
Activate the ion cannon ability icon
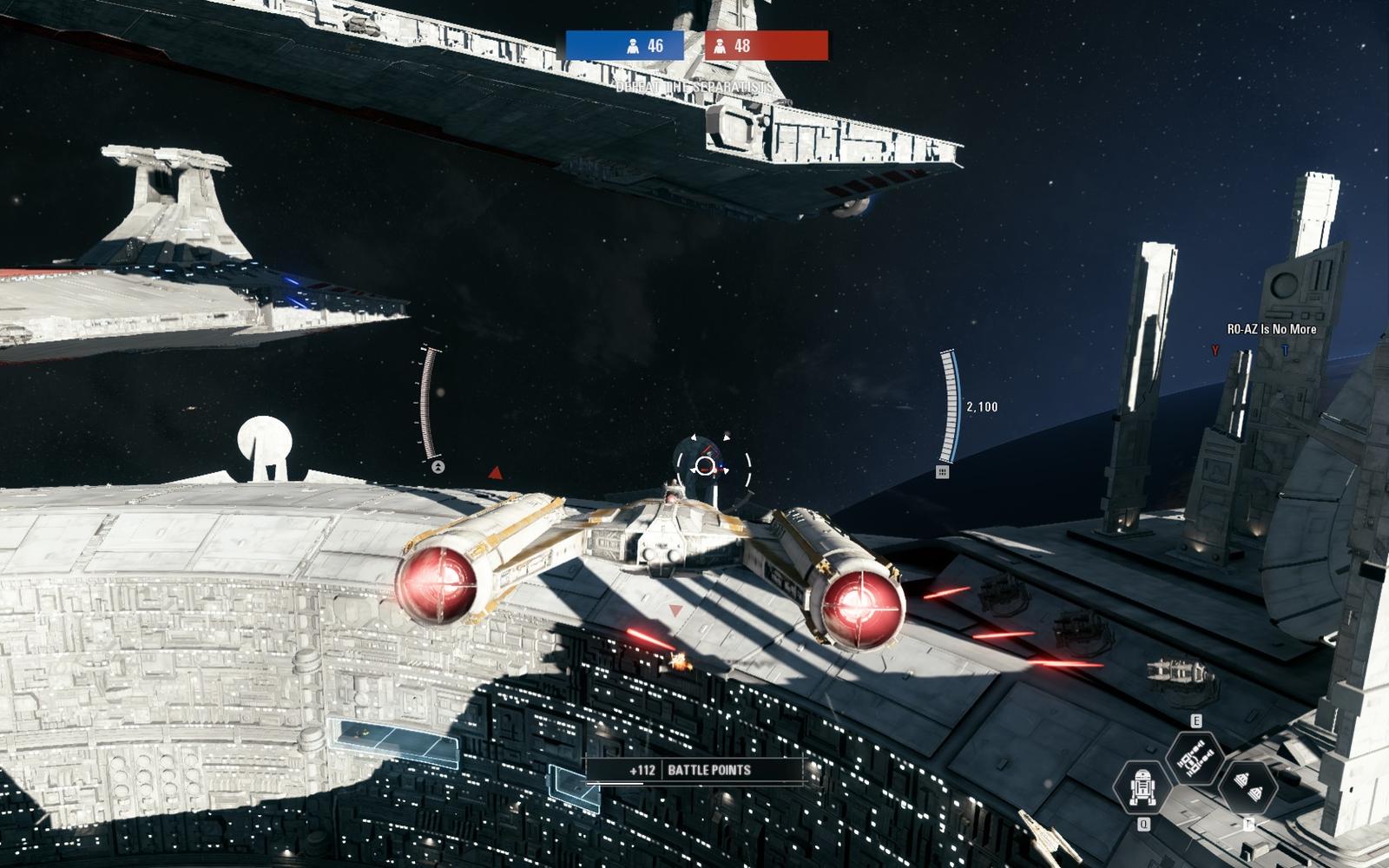click(1195, 758)
